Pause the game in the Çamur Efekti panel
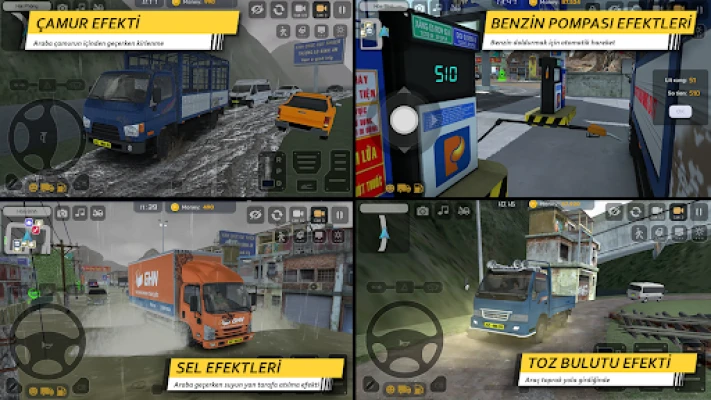The image size is (711, 400). click(x=342, y=10)
